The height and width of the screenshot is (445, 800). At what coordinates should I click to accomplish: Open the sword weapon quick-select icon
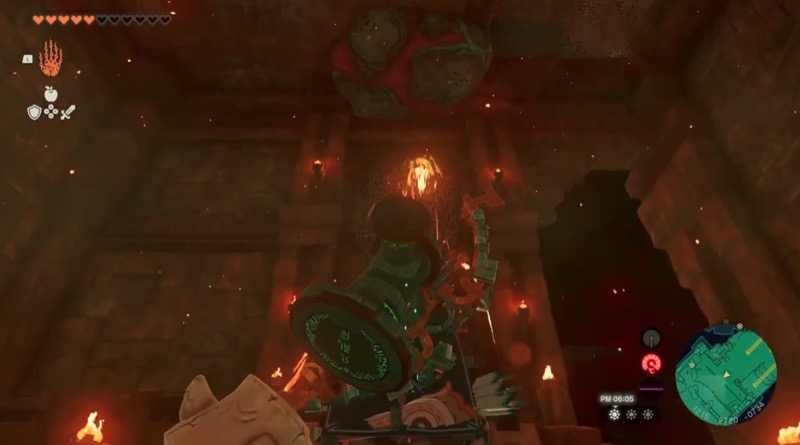(x=68, y=112)
